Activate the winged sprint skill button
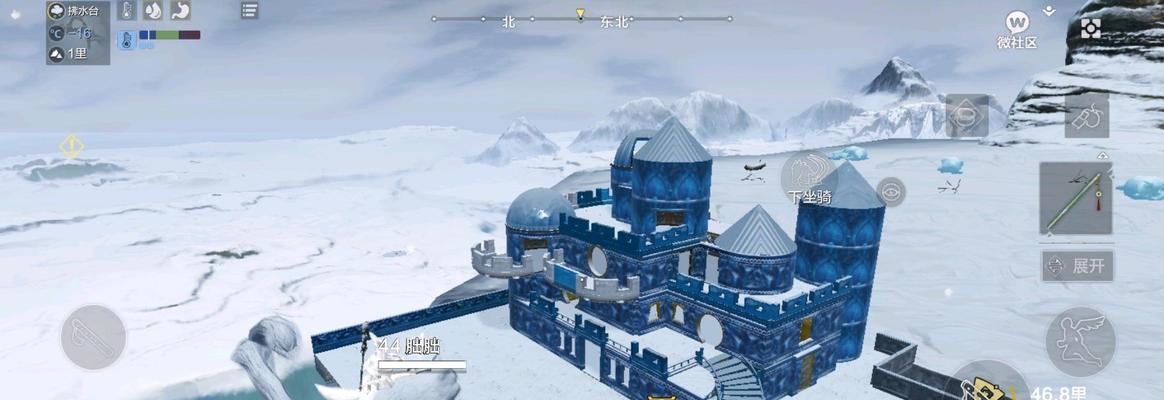Viewport: 1164px width, 400px height. [1080, 341]
